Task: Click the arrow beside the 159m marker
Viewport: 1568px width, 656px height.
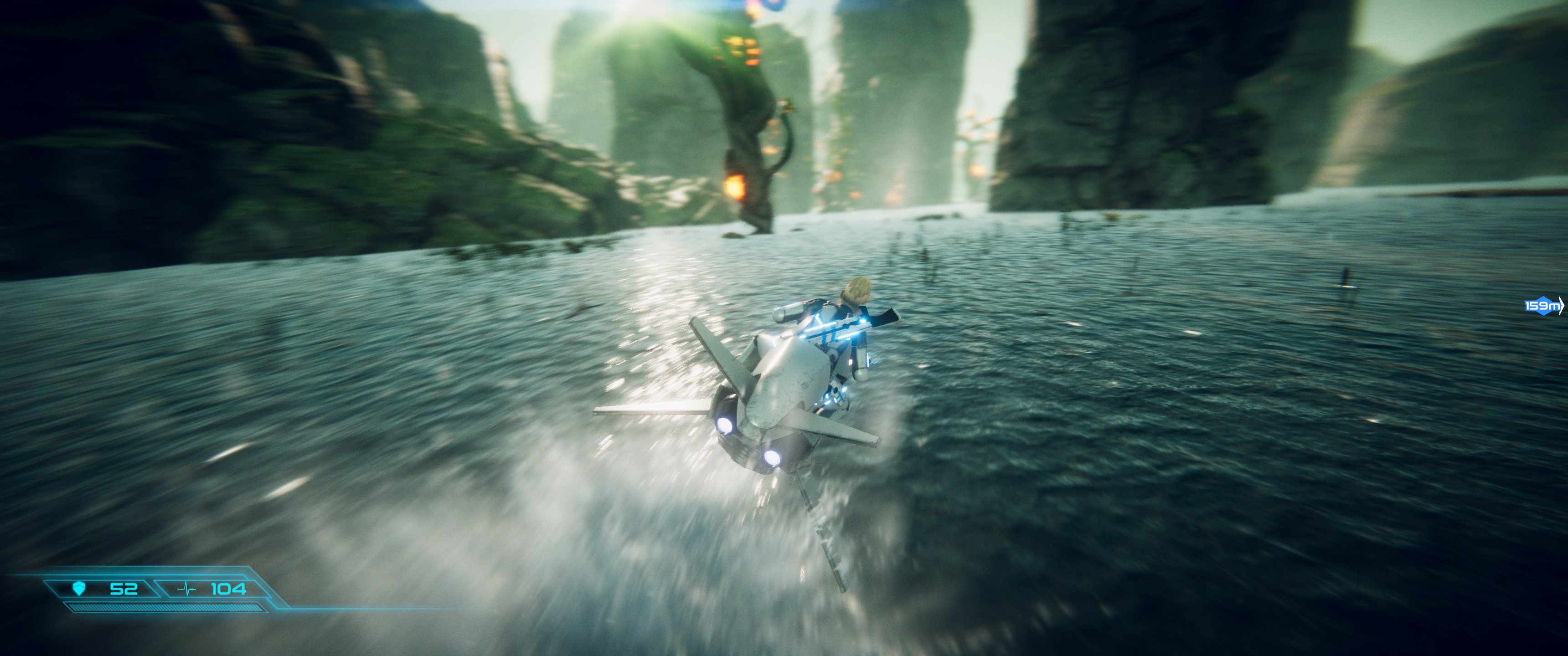Action: pyautogui.click(x=1561, y=306)
